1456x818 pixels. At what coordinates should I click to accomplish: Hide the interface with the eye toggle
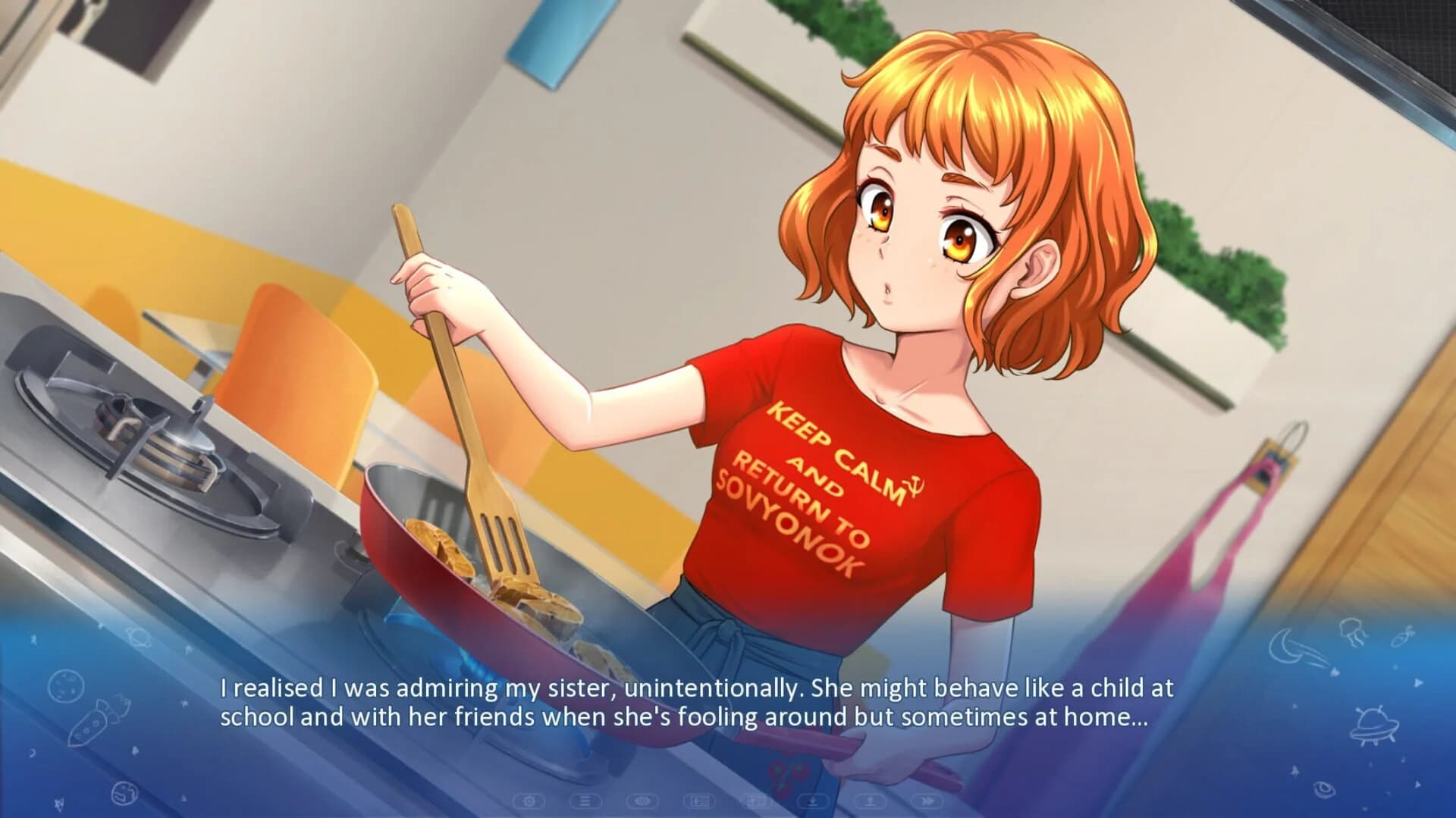point(643,801)
